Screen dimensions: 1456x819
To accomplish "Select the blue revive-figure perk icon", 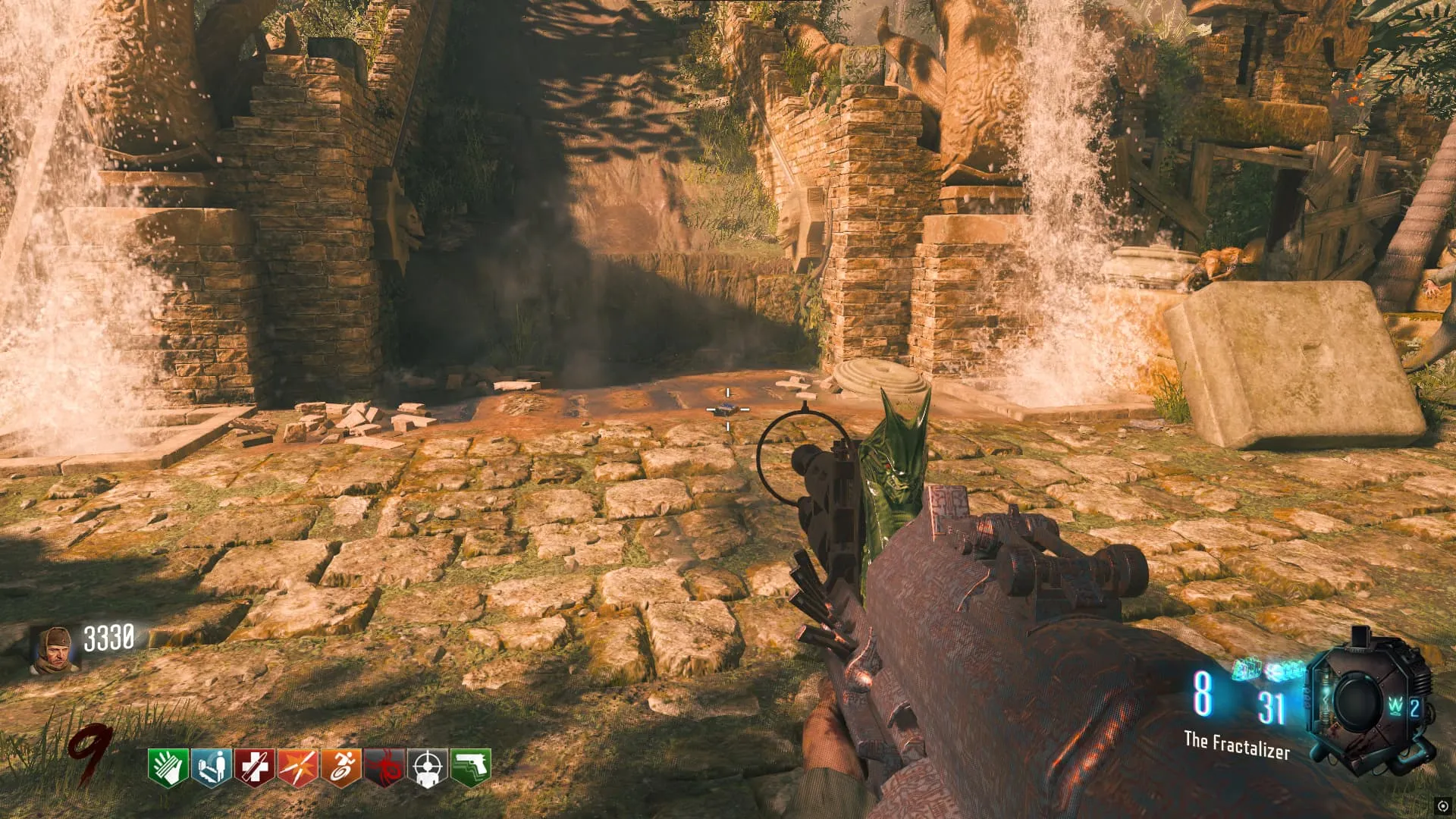I will [x=211, y=767].
